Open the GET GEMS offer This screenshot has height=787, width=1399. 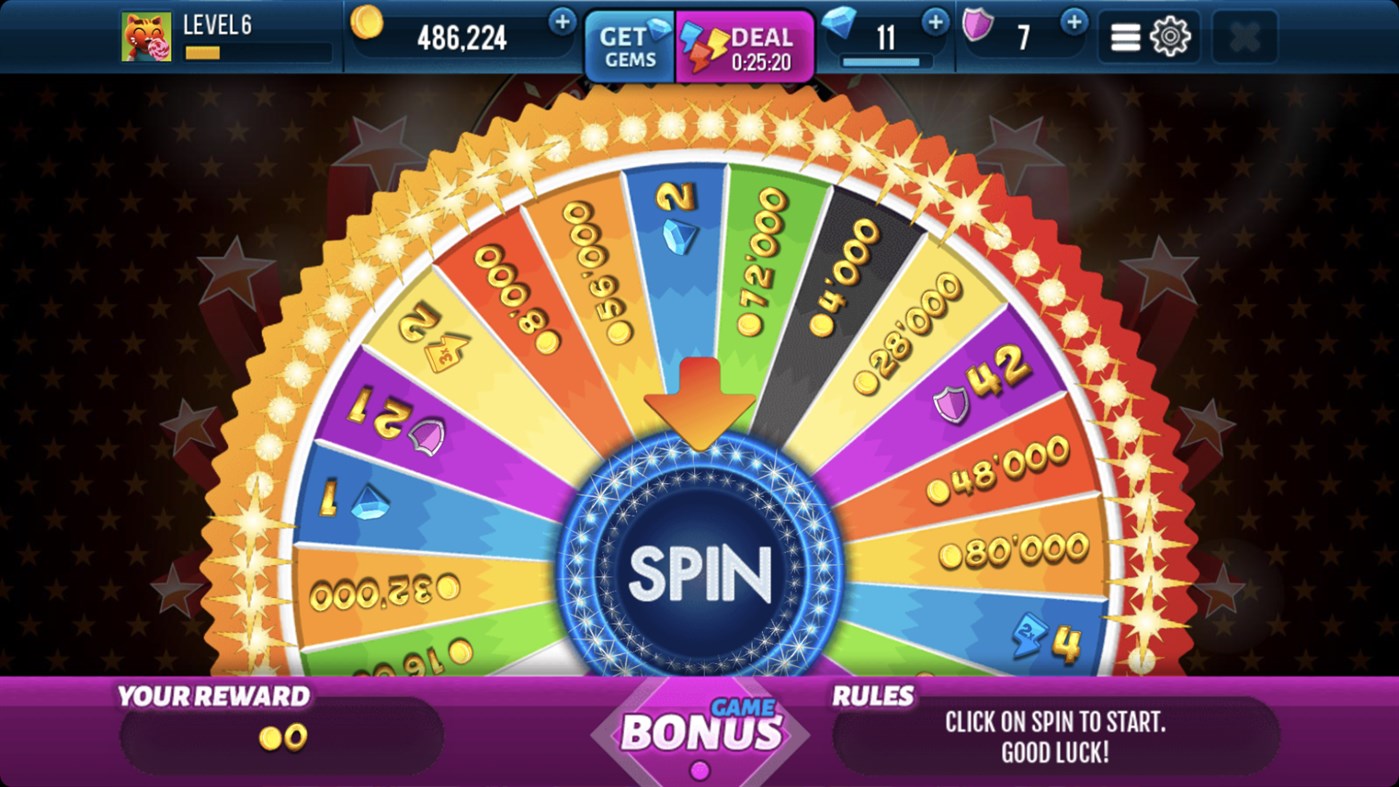632,45
